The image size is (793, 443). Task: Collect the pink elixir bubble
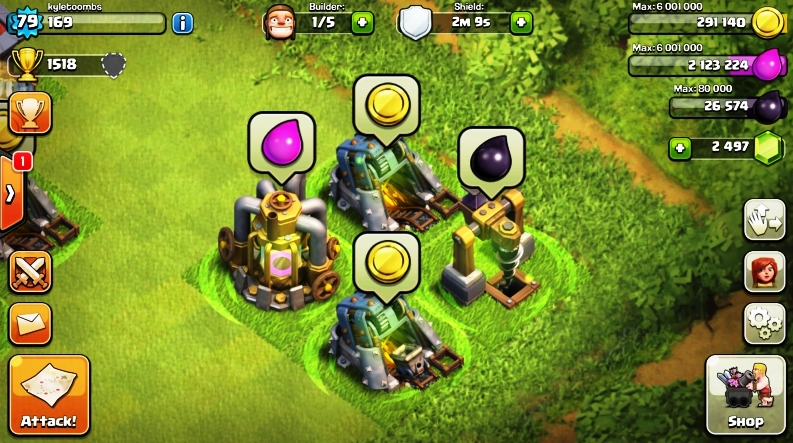(281, 143)
